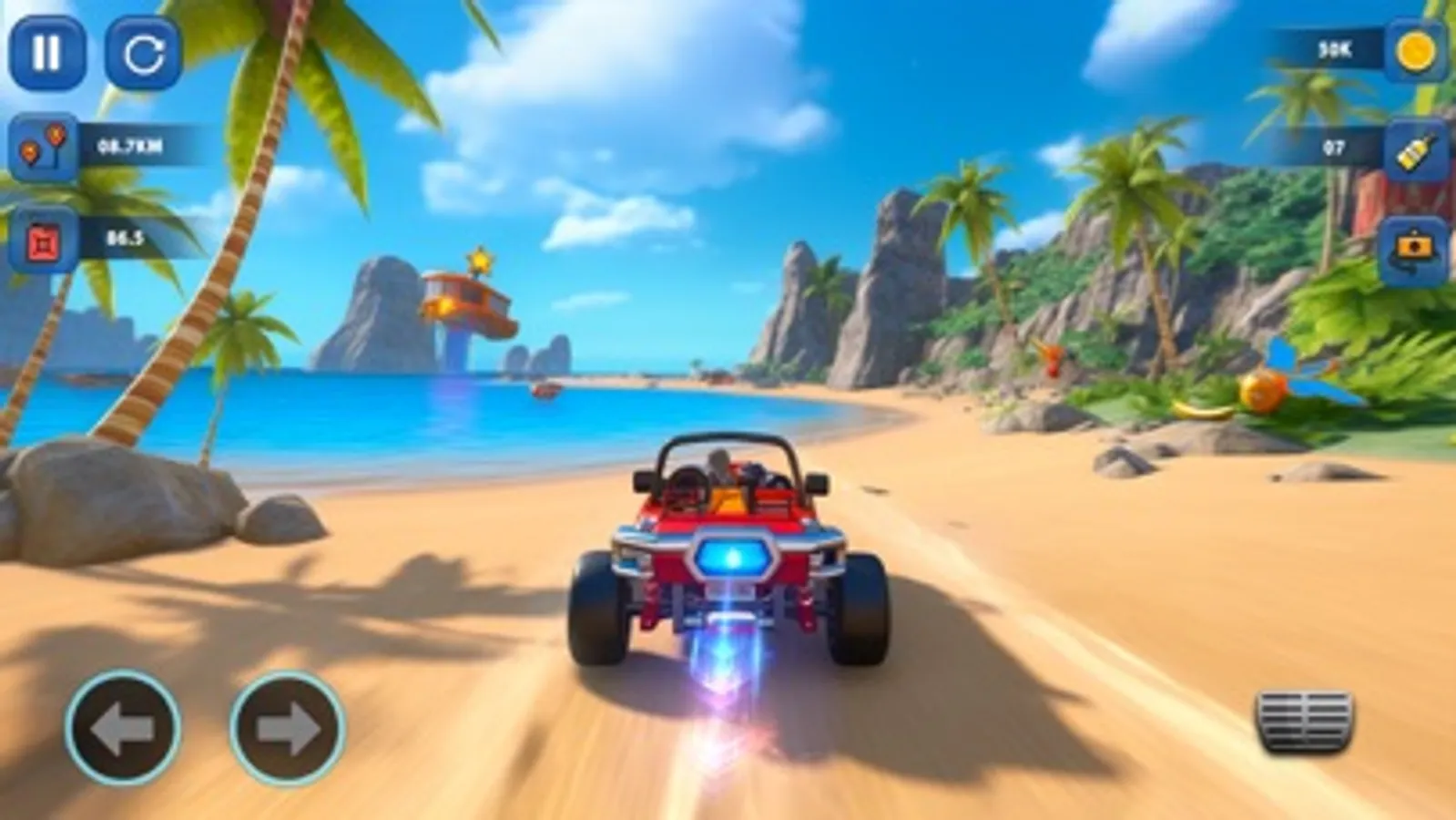Click the gold coin currency icon

point(1414,52)
